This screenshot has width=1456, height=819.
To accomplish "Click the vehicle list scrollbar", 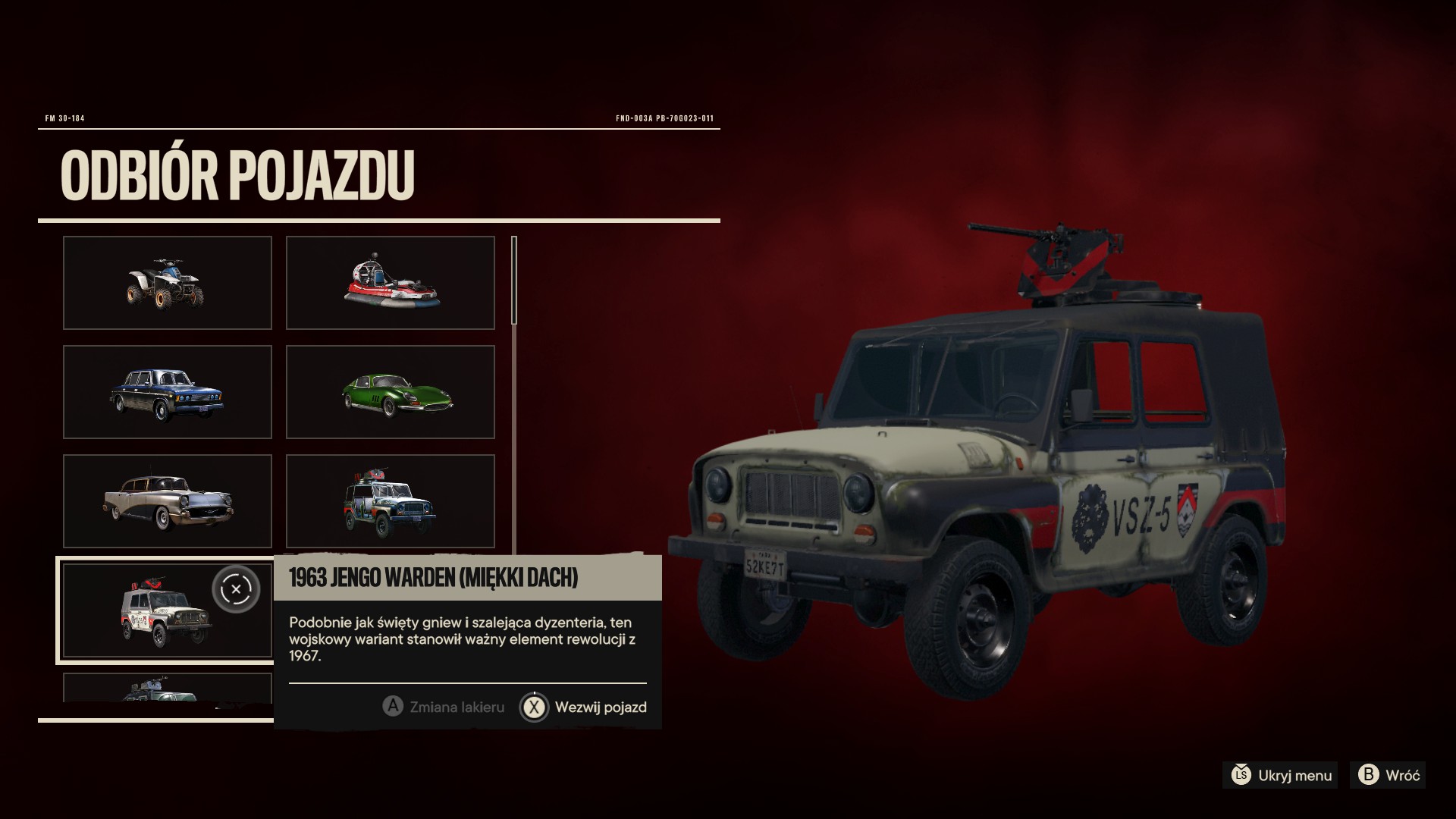I will pyautogui.click(x=514, y=281).
